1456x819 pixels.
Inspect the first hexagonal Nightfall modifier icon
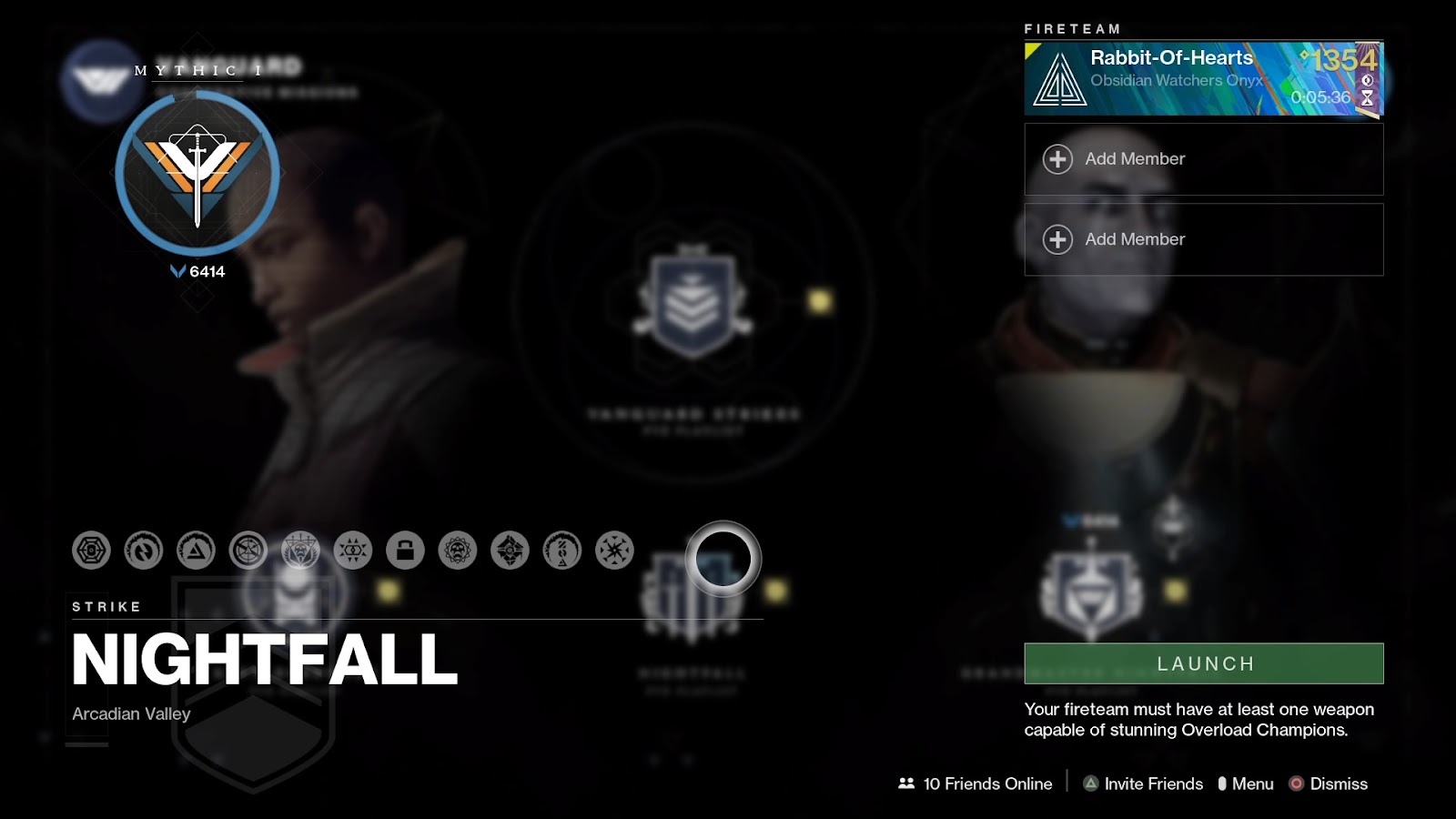(x=91, y=551)
